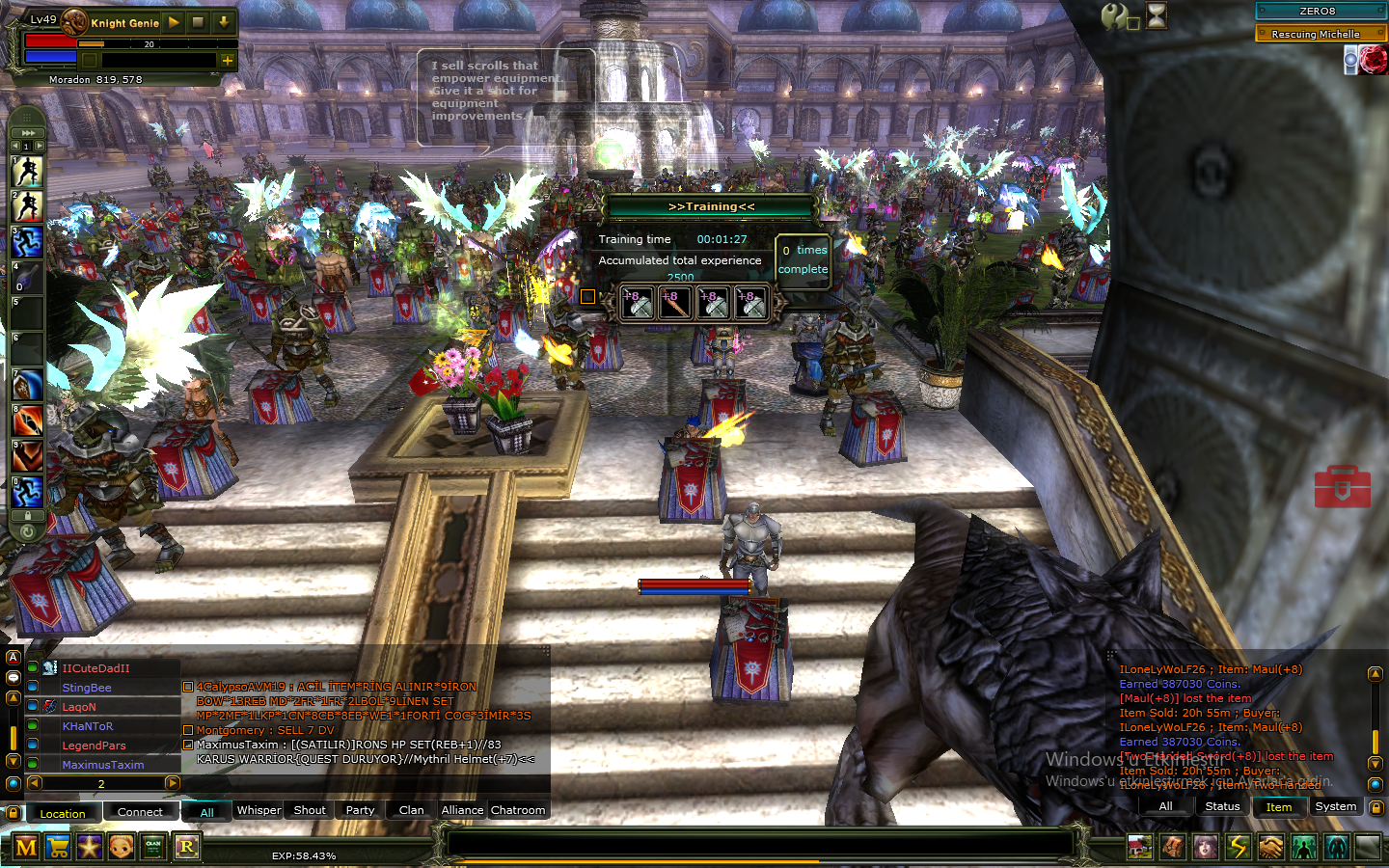Select StingBee in the friends list

point(87,688)
